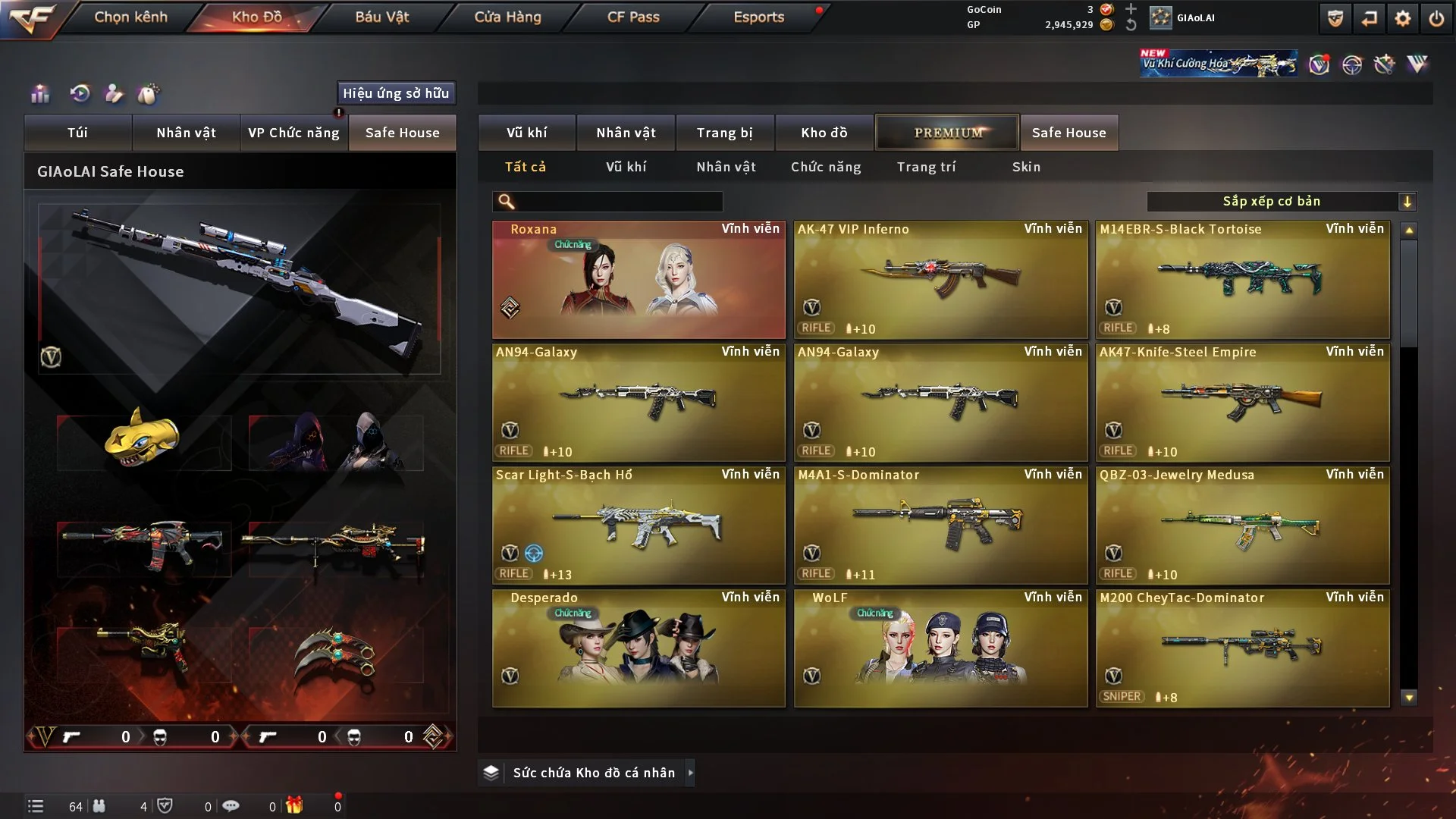Image resolution: width=1456 pixels, height=819 pixels.
Task: Open Cửa Hàng shop
Action: click(507, 17)
